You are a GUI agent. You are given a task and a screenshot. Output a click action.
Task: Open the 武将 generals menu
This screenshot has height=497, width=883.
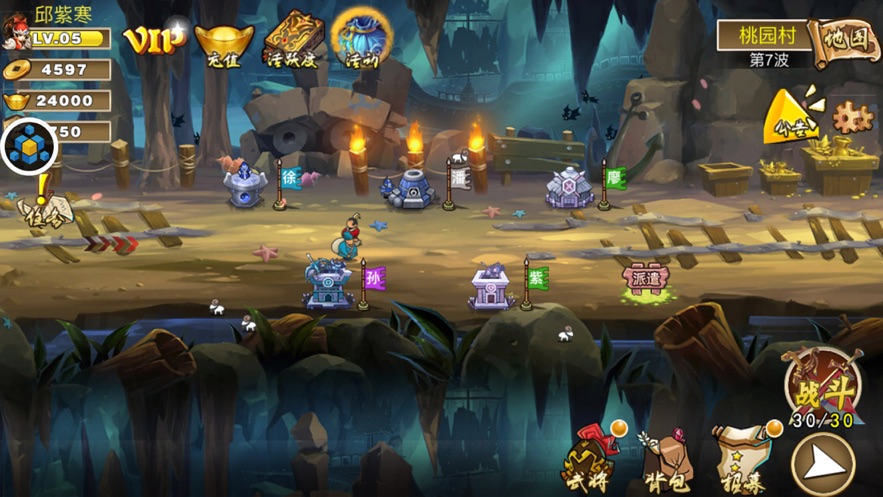pyautogui.click(x=588, y=461)
